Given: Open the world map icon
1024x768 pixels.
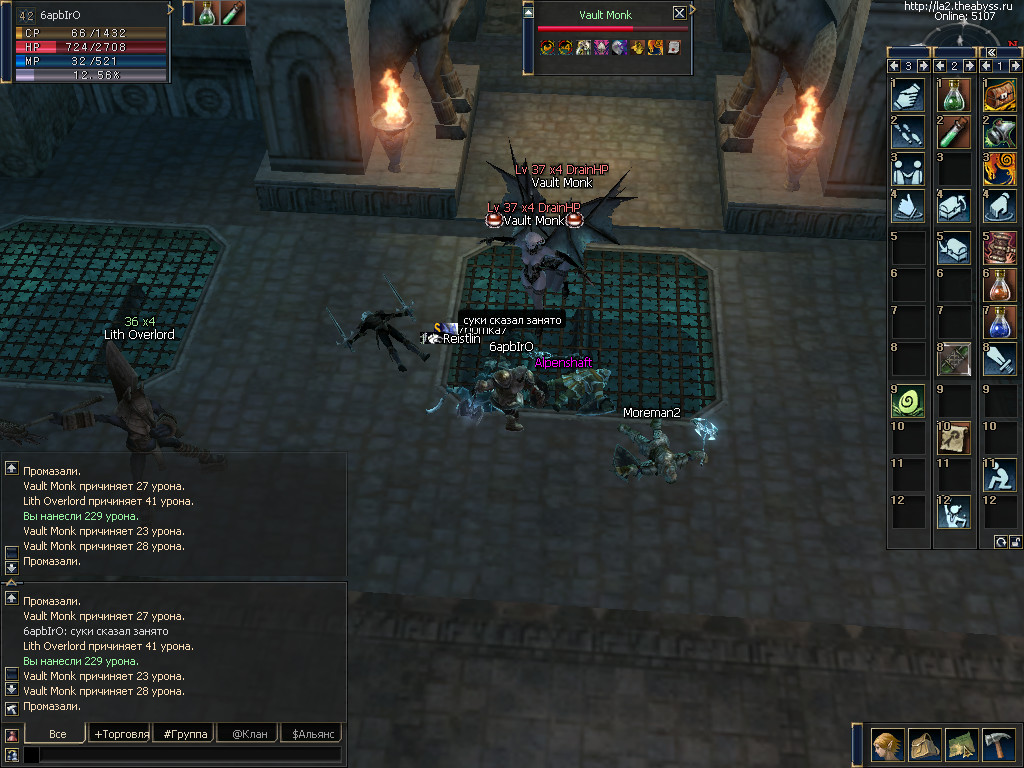Looking at the screenshot, I should (x=962, y=744).
